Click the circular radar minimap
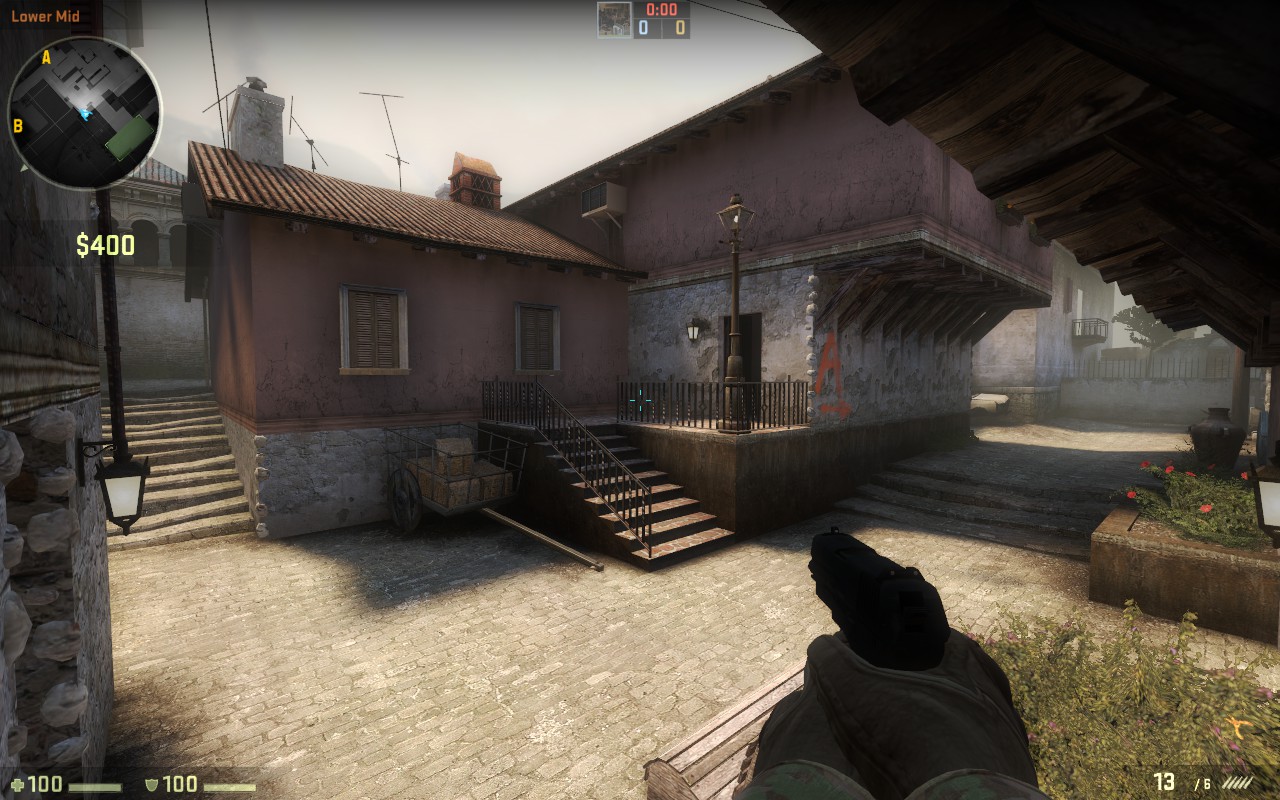The height and width of the screenshot is (800, 1280). click(x=84, y=112)
